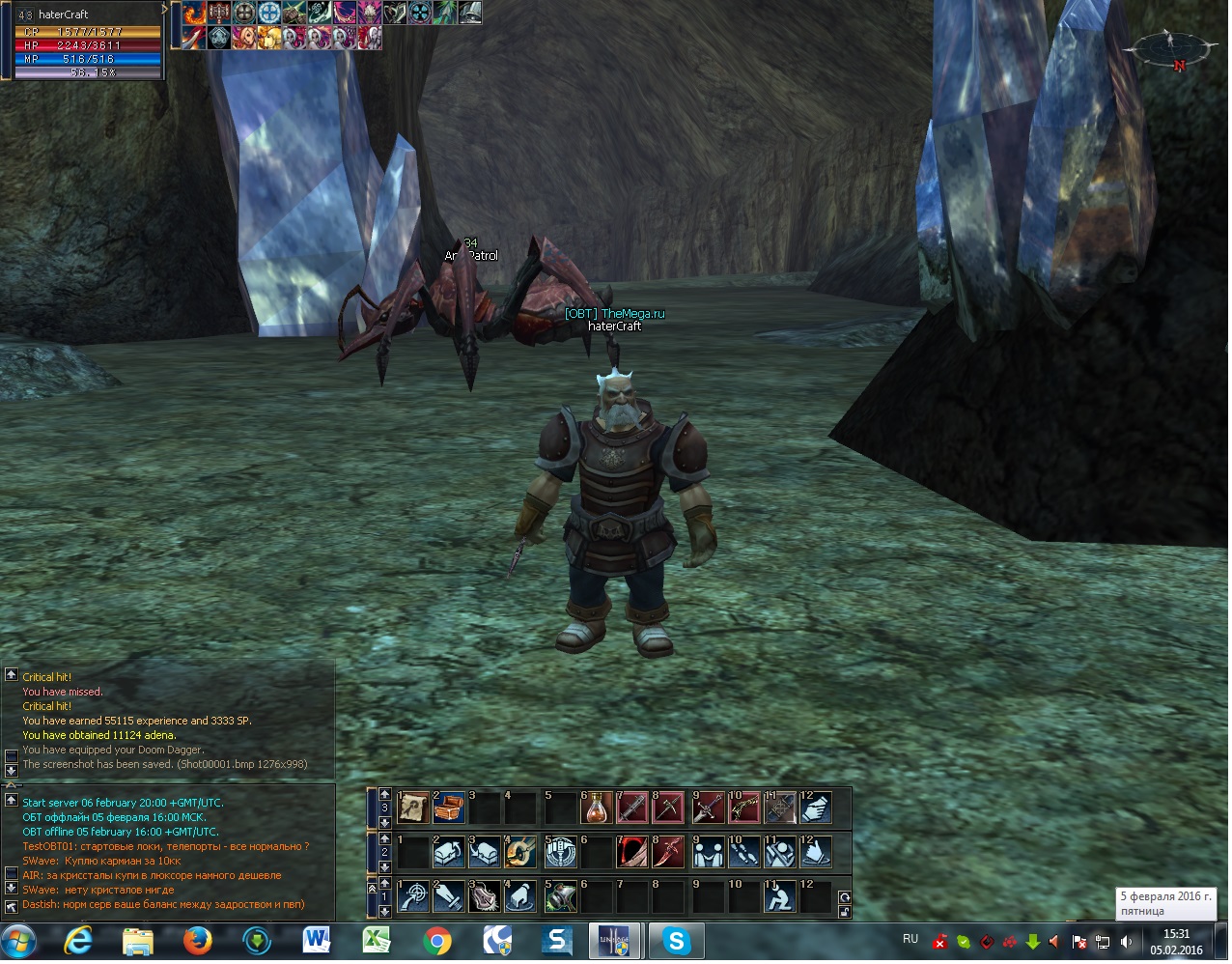Click the treasure chest hotbar icon
The image size is (1232, 964).
[449, 808]
